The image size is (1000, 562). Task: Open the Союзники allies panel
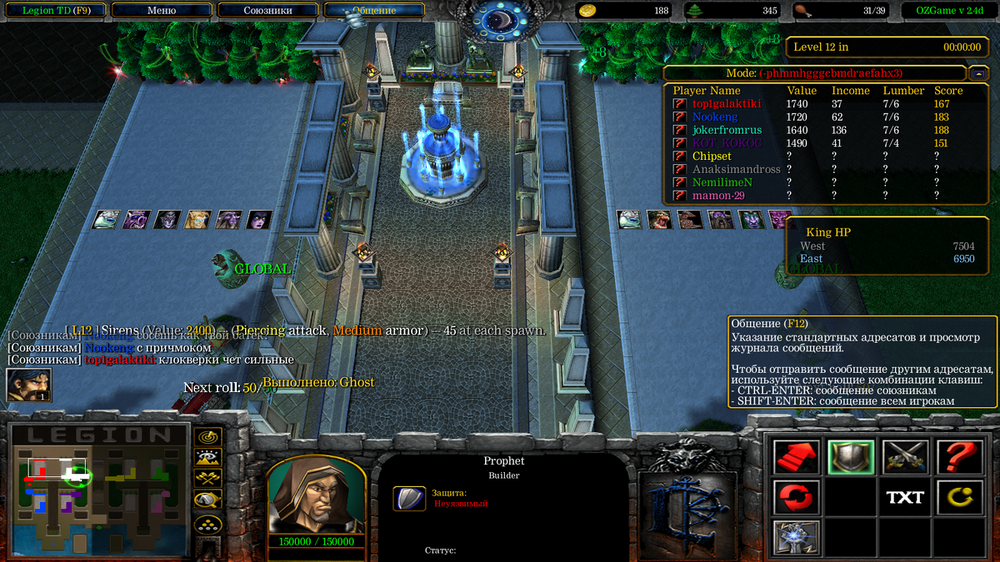pos(268,10)
